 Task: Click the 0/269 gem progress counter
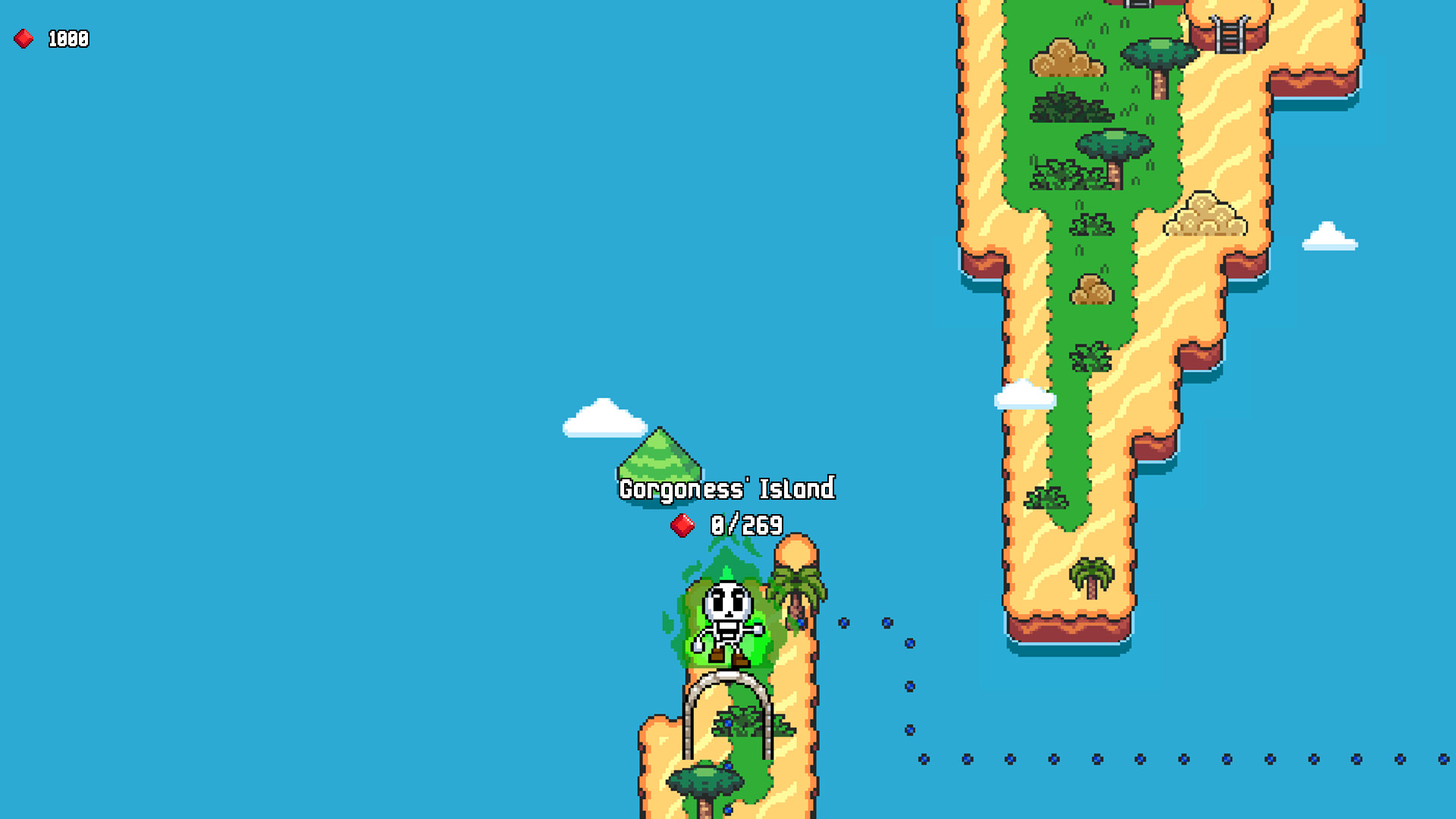click(745, 526)
